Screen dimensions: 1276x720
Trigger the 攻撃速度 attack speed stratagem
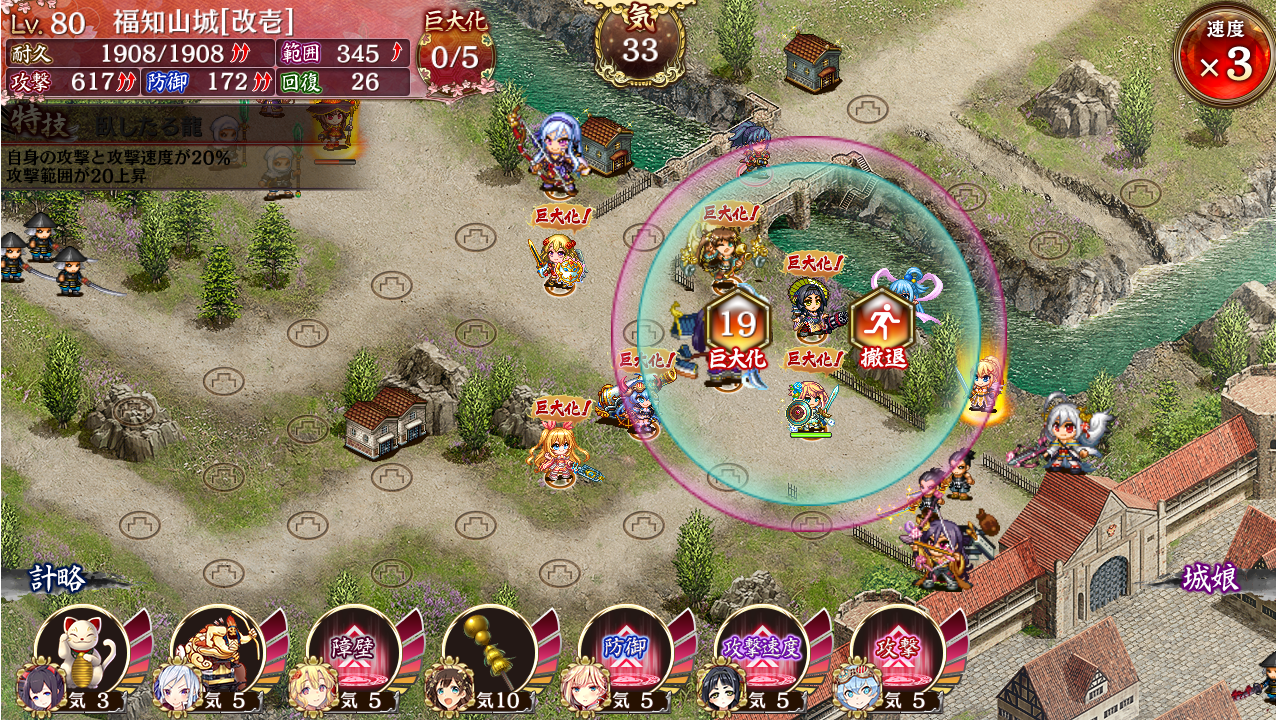tap(762, 652)
